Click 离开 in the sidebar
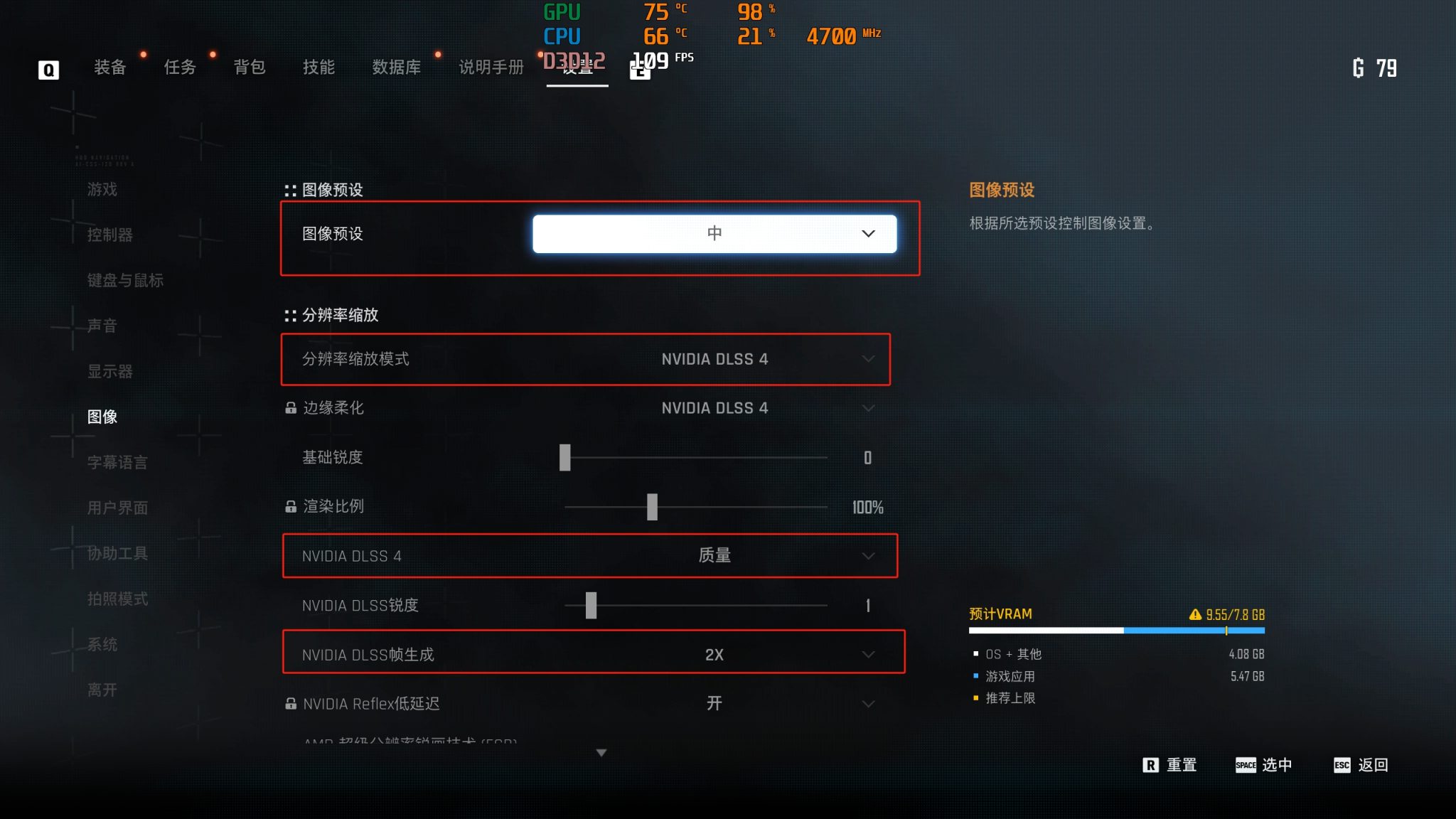The image size is (1456, 819). point(101,690)
